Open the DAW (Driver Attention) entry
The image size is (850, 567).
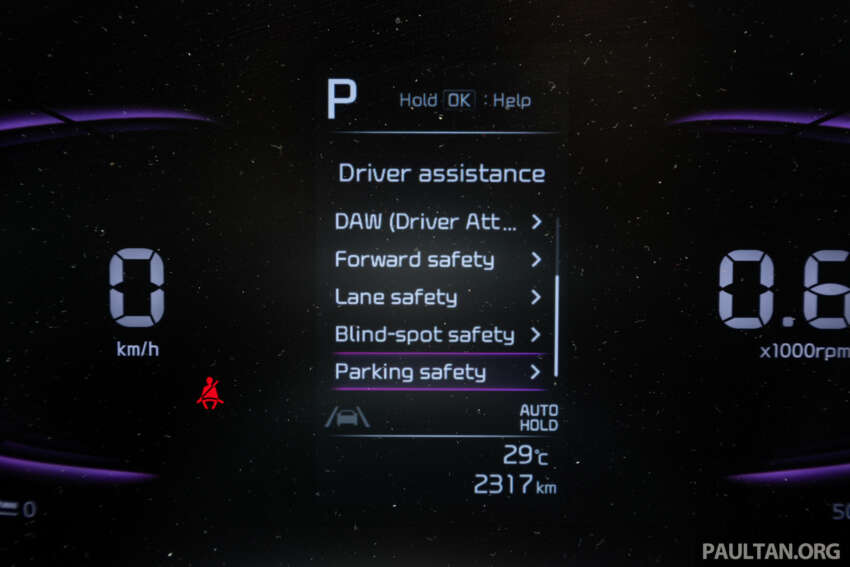pos(437,222)
